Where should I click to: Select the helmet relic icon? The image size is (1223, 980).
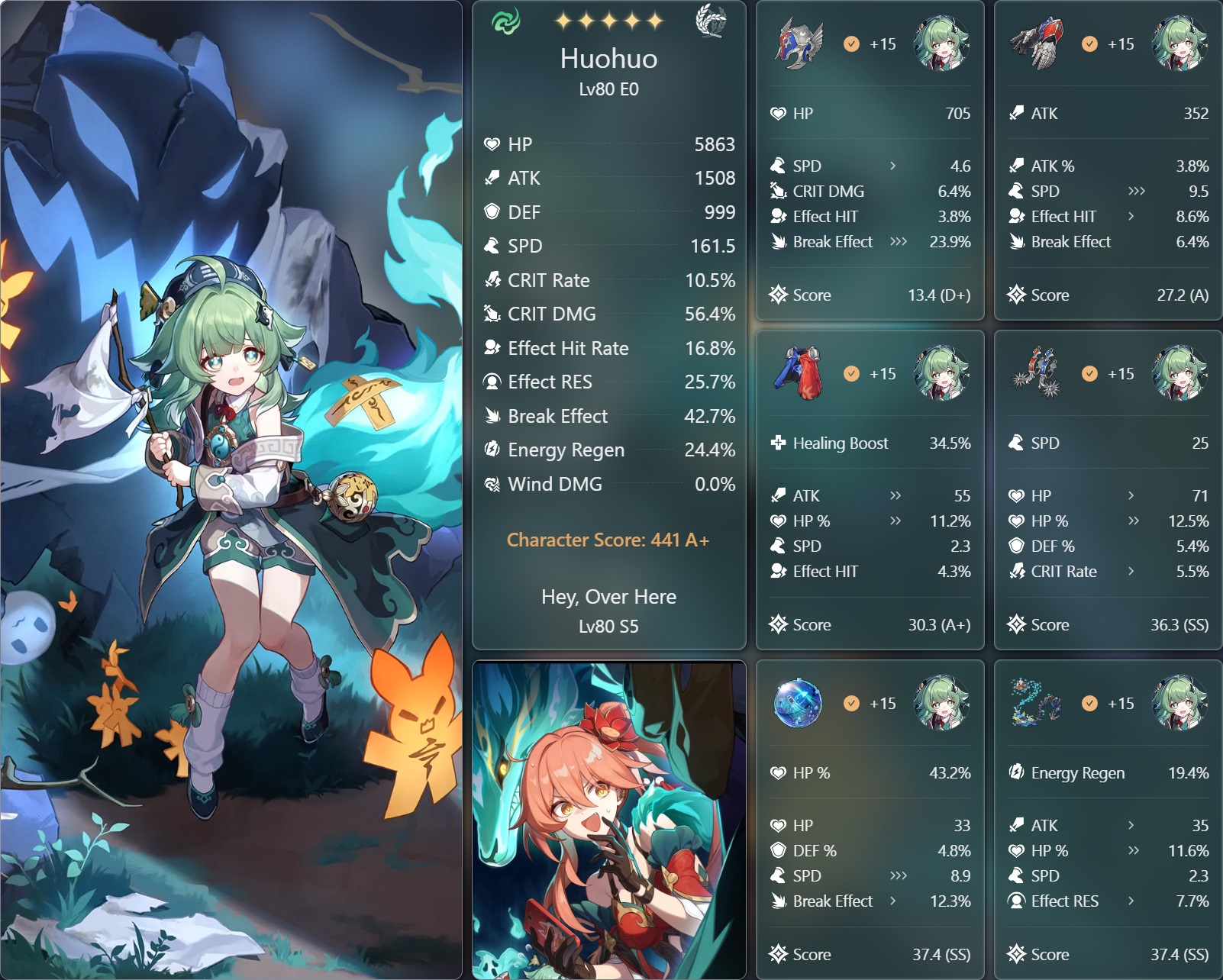click(x=799, y=44)
